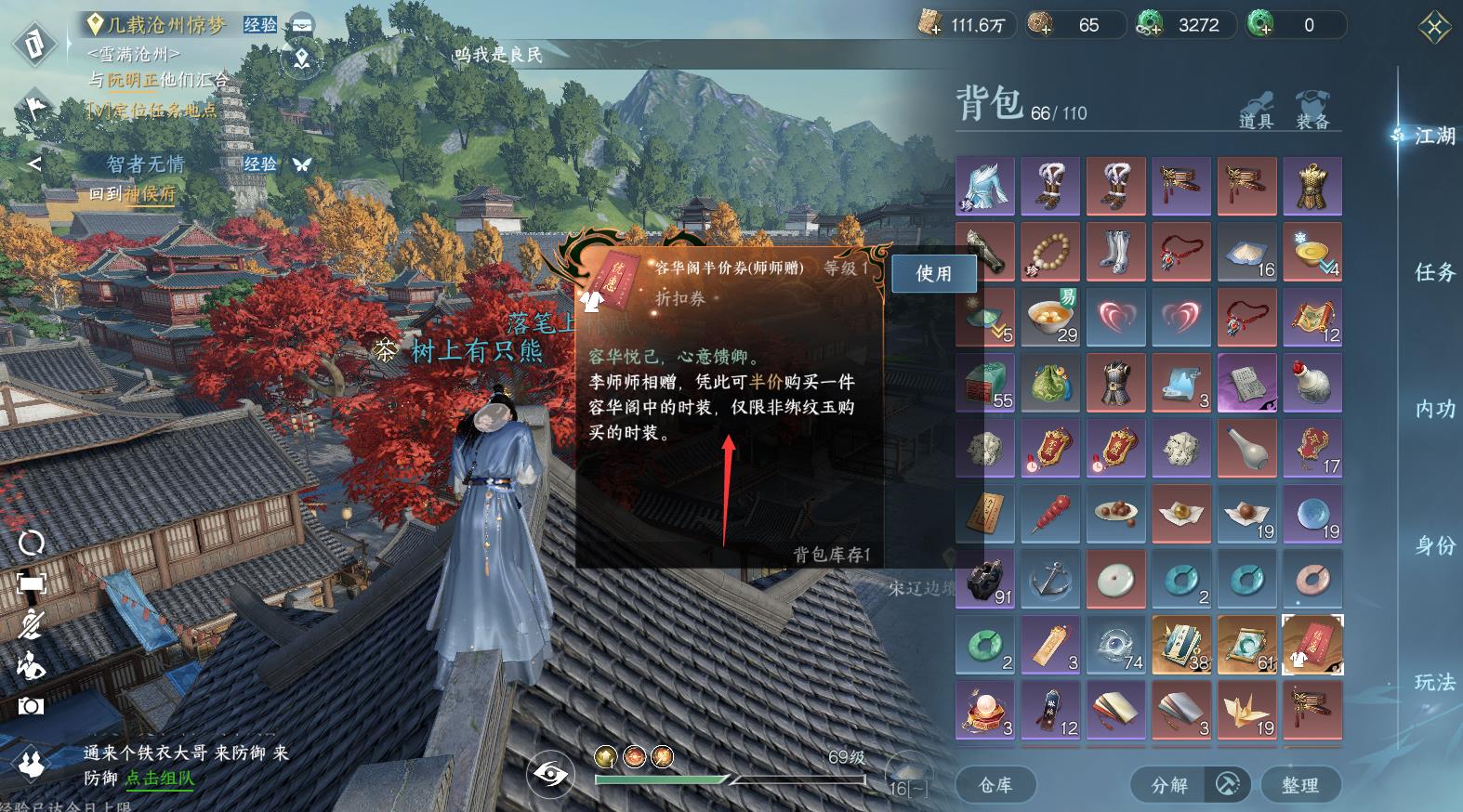Image resolution: width=1463 pixels, height=812 pixels.
Task: Click the screen capture frame icon on the left
Action: (33, 583)
